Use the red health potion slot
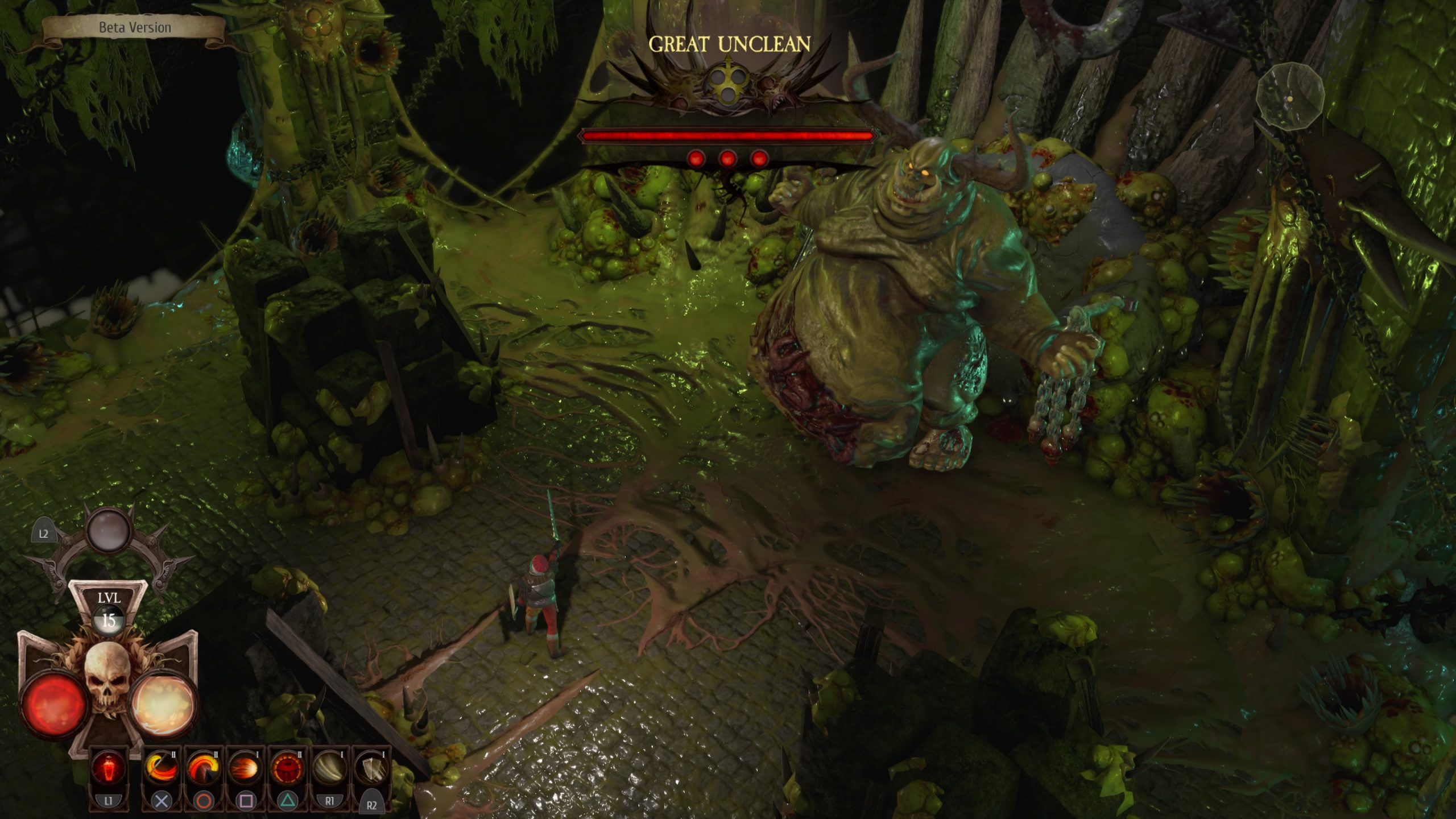Image resolution: width=1456 pixels, height=819 pixels. (109, 768)
